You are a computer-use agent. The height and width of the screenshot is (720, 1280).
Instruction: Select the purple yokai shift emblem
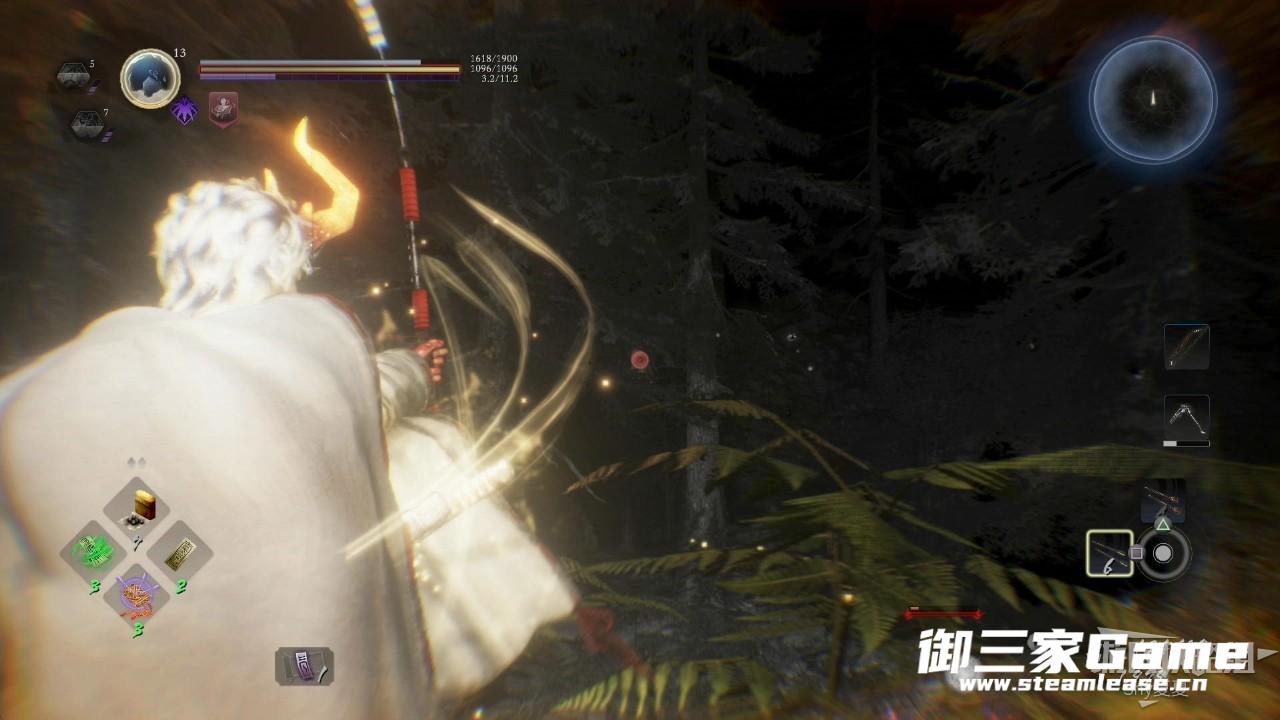185,108
